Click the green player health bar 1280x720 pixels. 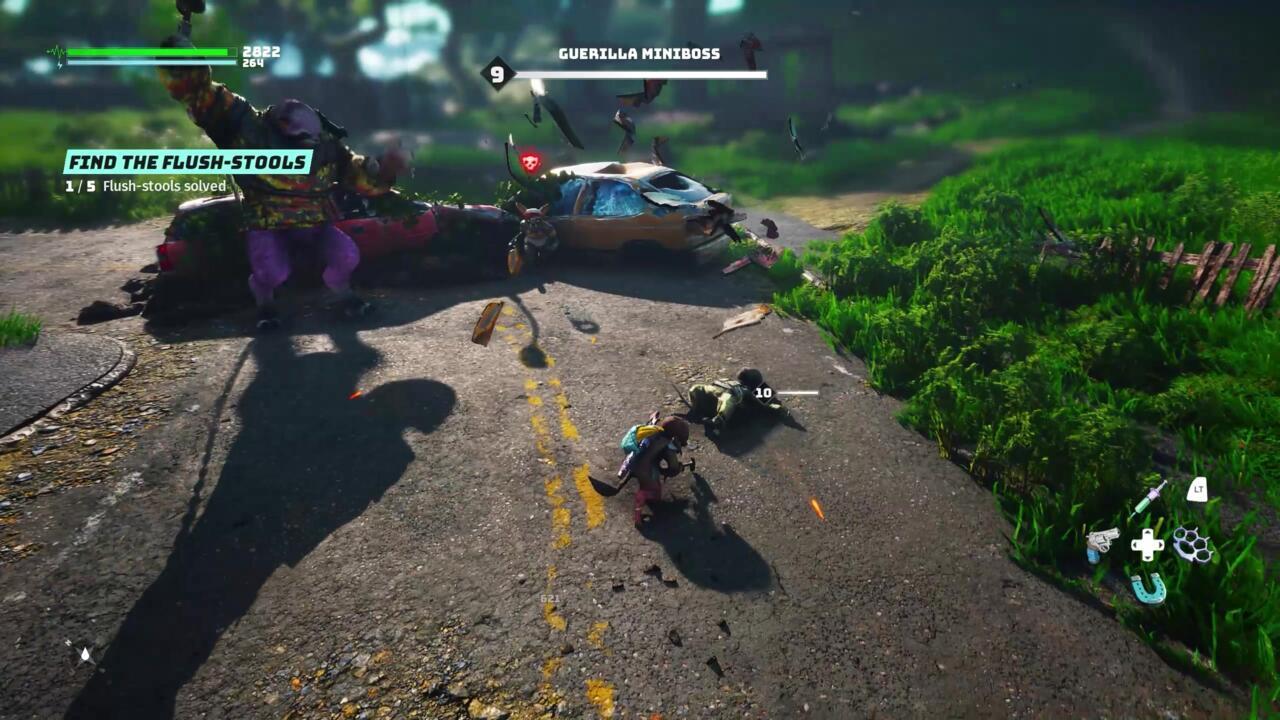point(150,50)
